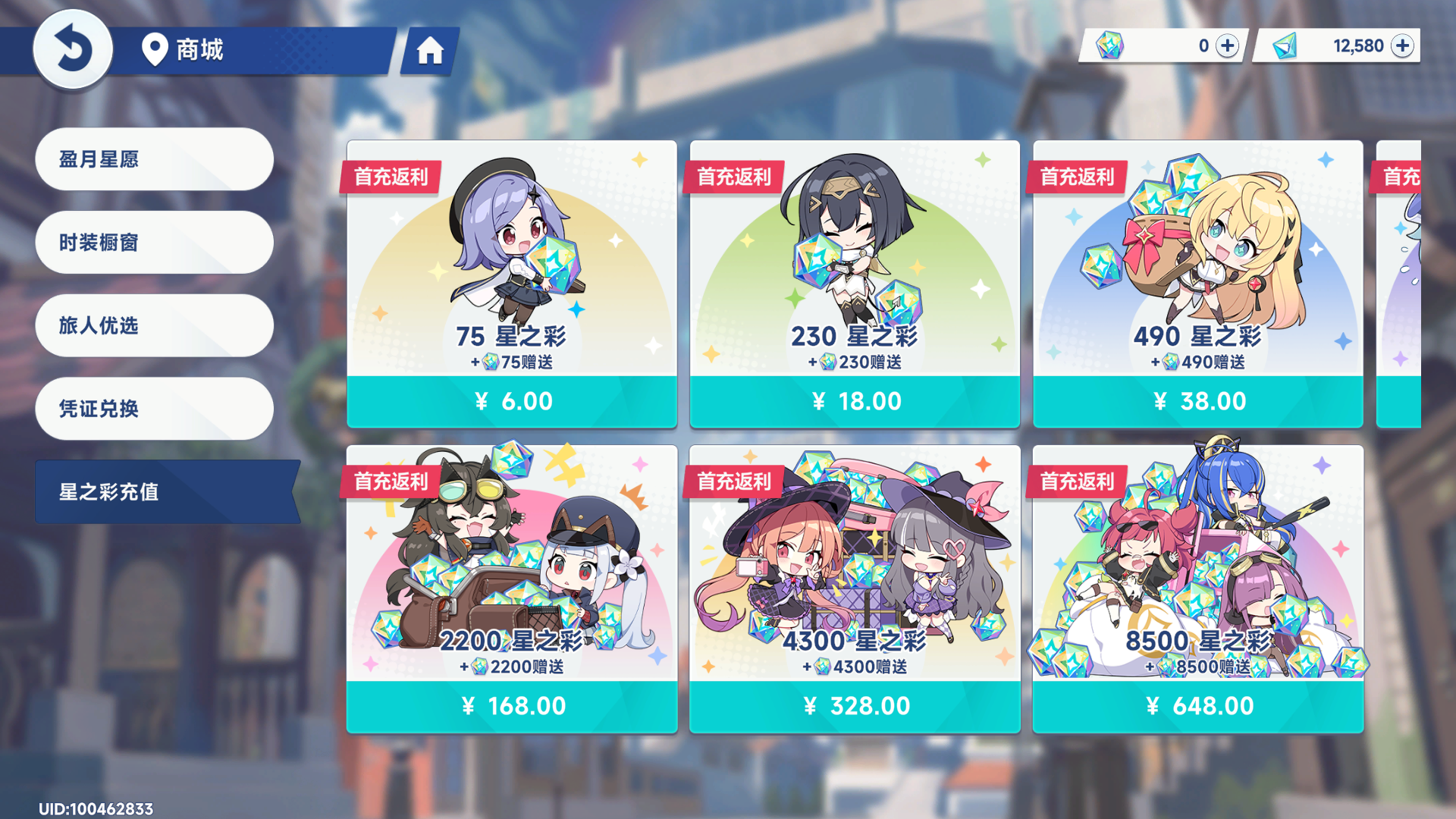Screen dimensions: 1456x819
Task: Select the 星之彩充值 sidebar item
Action: tap(154, 491)
